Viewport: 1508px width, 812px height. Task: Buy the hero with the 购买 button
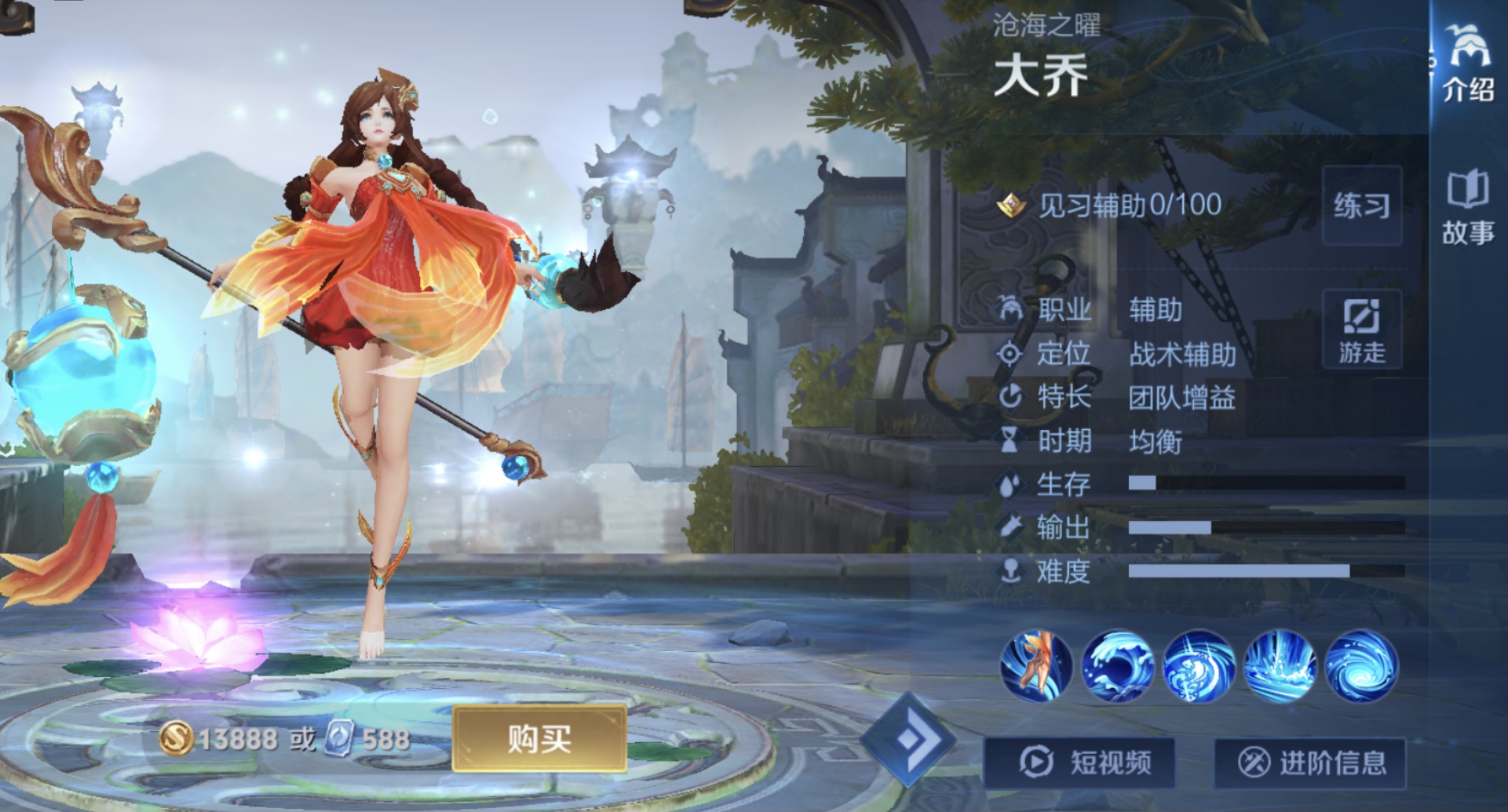point(539,738)
